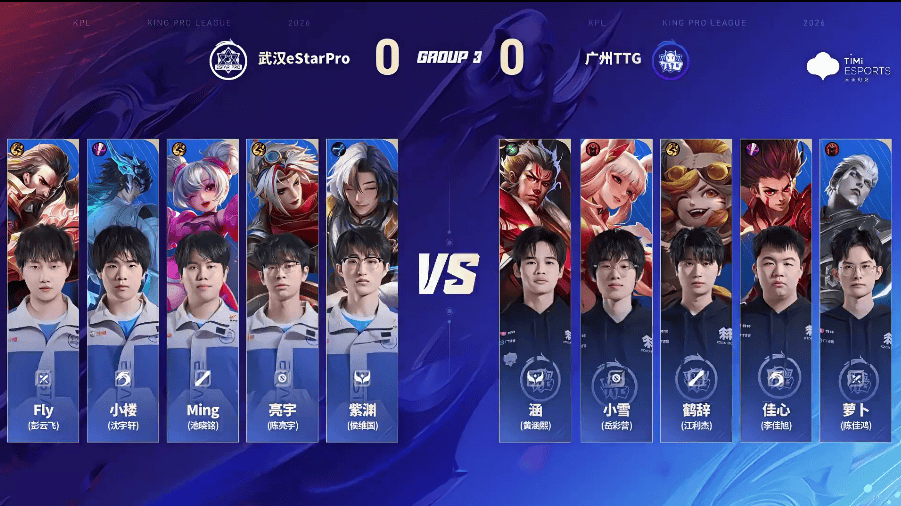
Task: Click the 紫渊 player card
Action: [x=362, y=290]
